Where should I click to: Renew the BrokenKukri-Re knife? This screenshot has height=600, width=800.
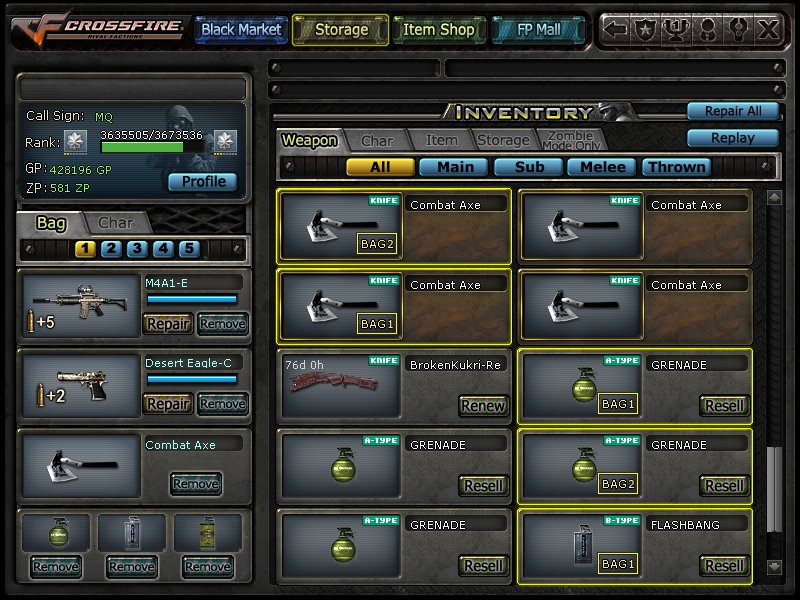(x=483, y=405)
